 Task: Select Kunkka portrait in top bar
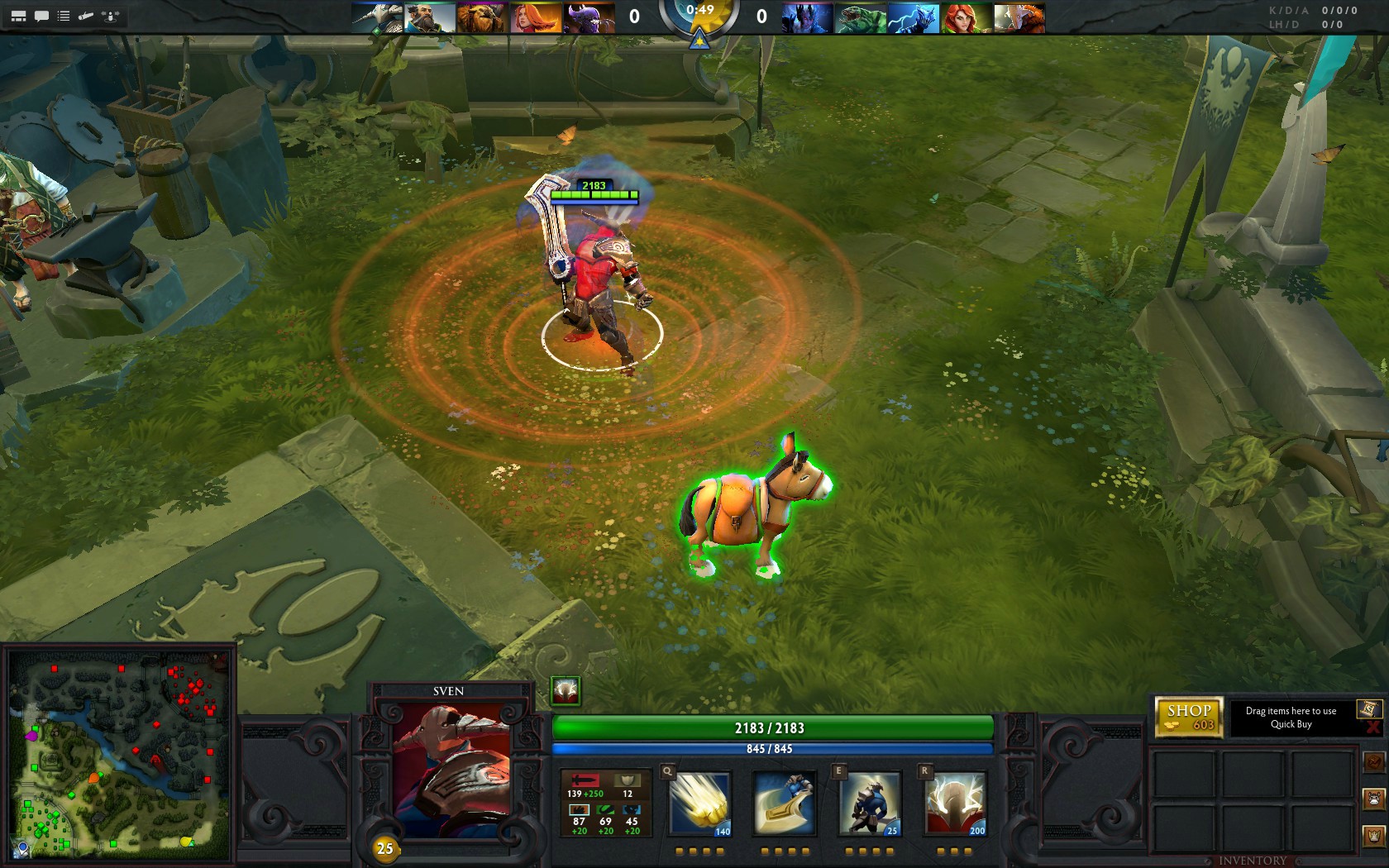[x=430, y=17]
